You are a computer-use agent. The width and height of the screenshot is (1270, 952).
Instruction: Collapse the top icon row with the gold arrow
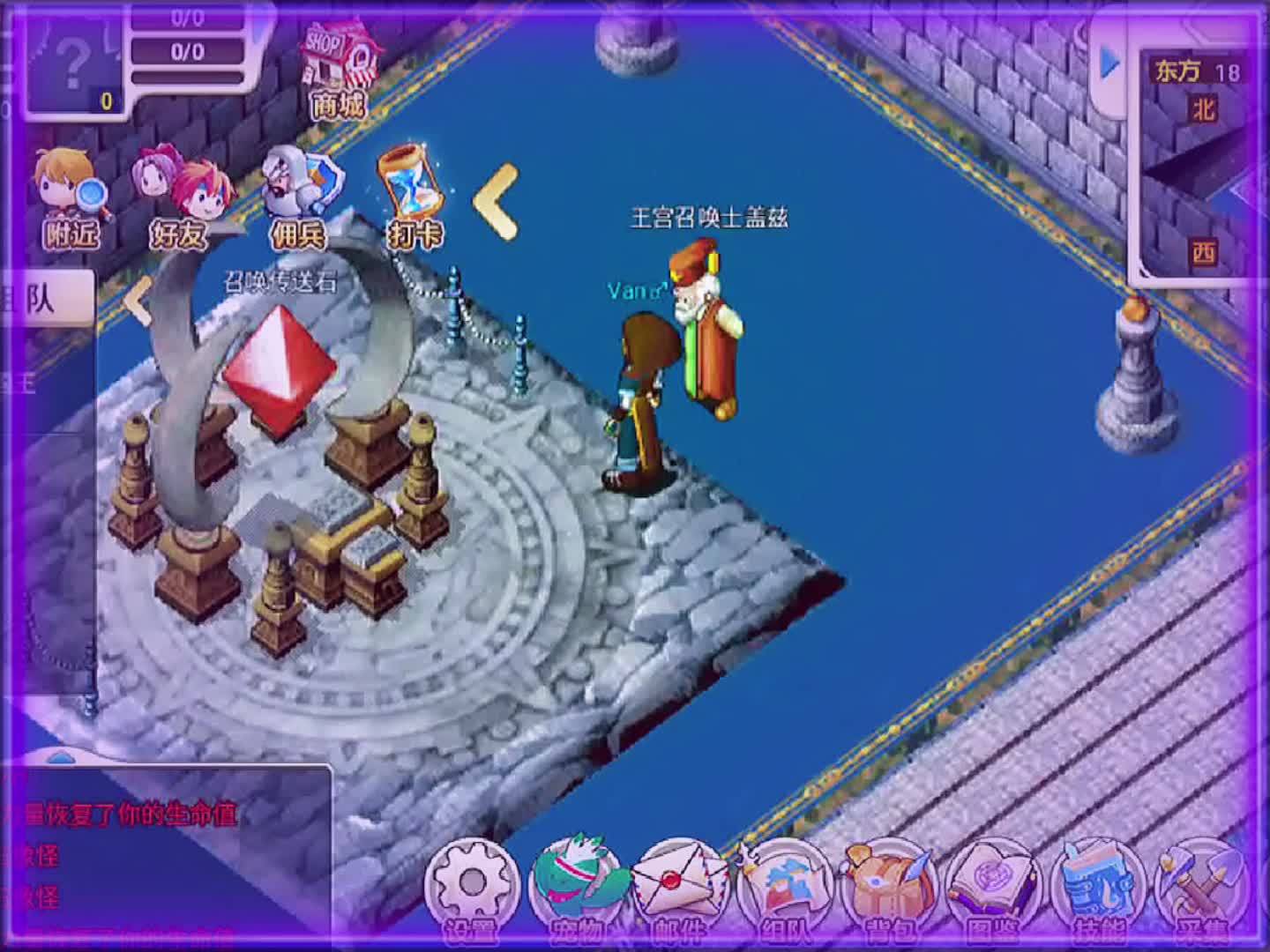tap(497, 201)
